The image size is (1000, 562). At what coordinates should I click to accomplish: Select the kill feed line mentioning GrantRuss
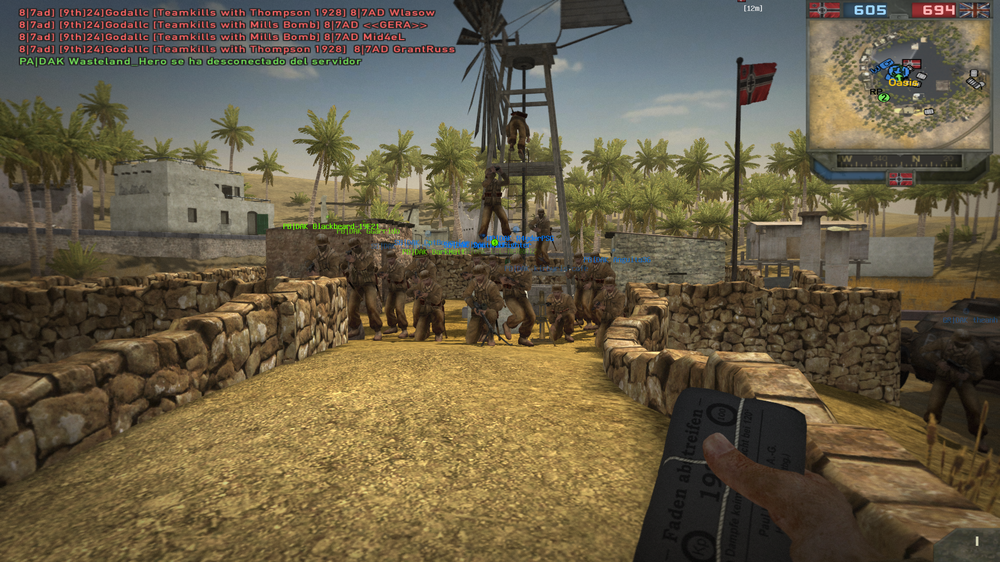(237, 49)
